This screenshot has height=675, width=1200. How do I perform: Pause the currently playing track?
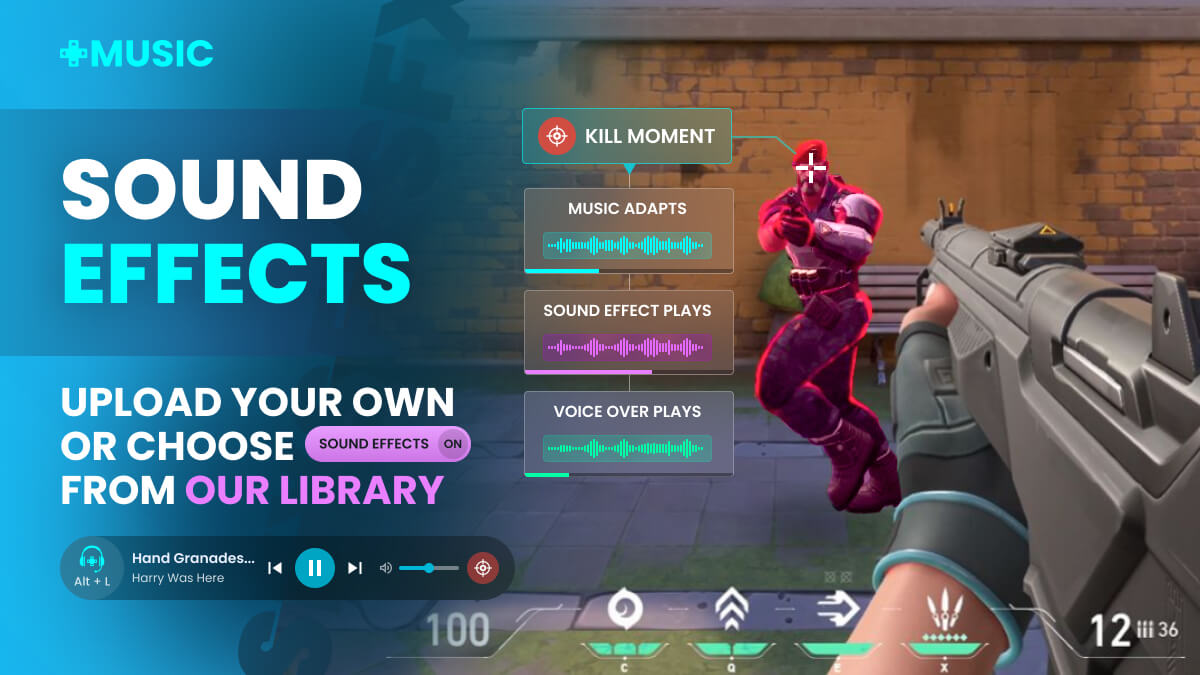coord(314,568)
